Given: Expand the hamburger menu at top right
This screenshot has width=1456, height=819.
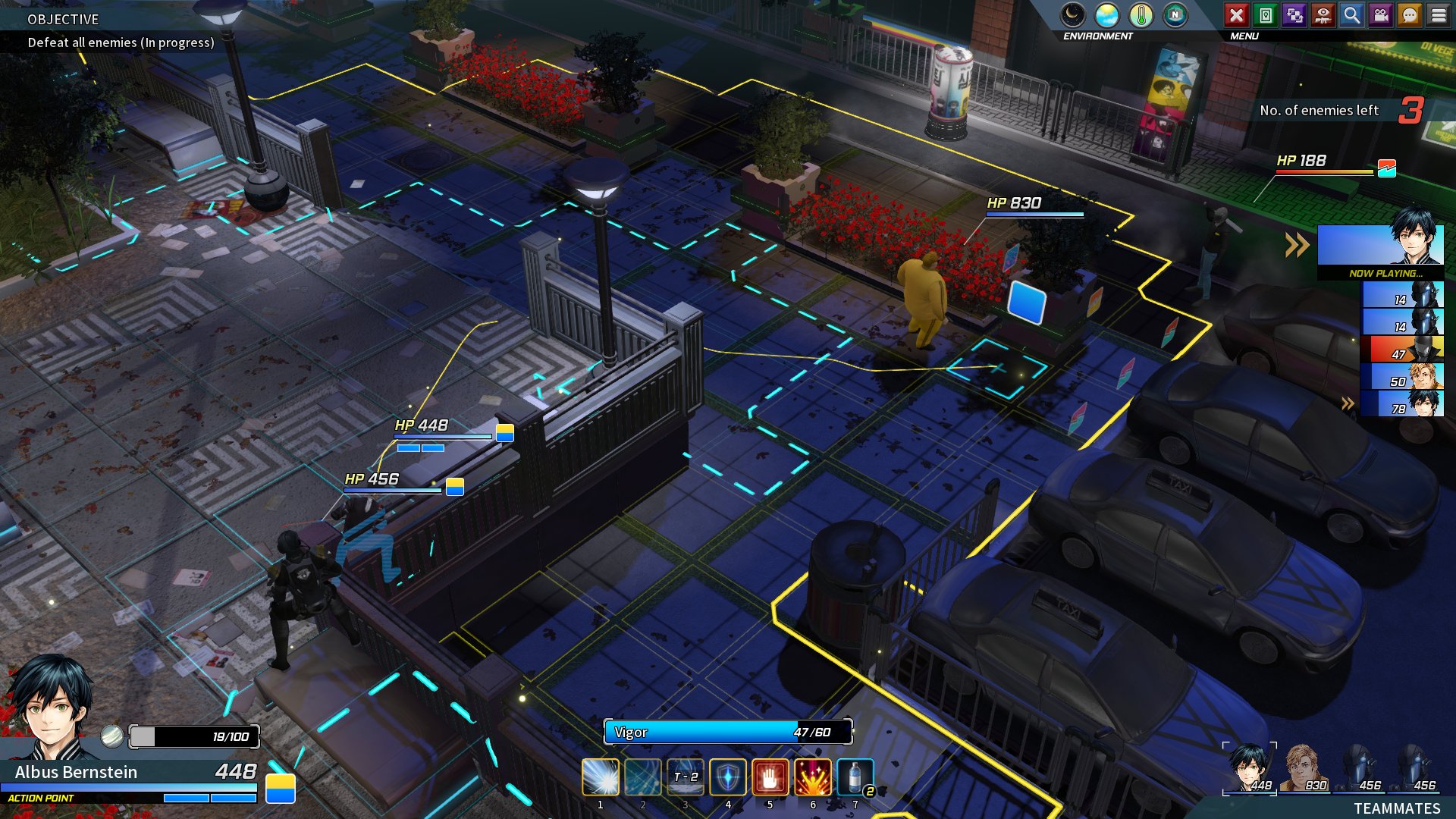Looking at the screenshot, I should [1439, 13].
